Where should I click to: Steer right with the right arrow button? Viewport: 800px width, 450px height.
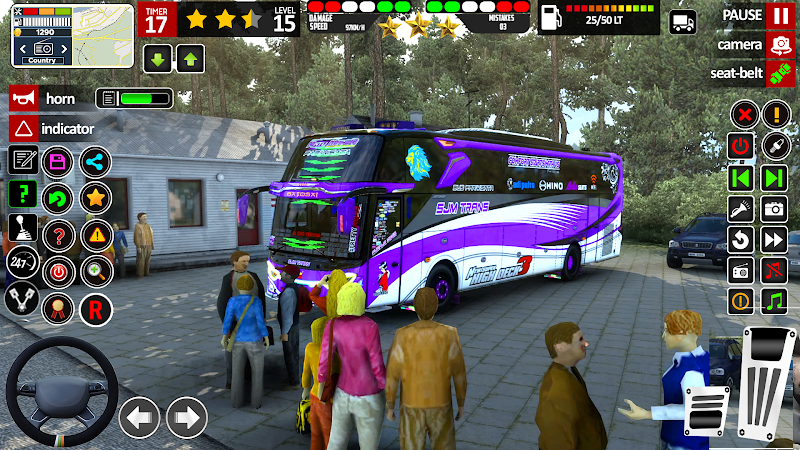187,416
